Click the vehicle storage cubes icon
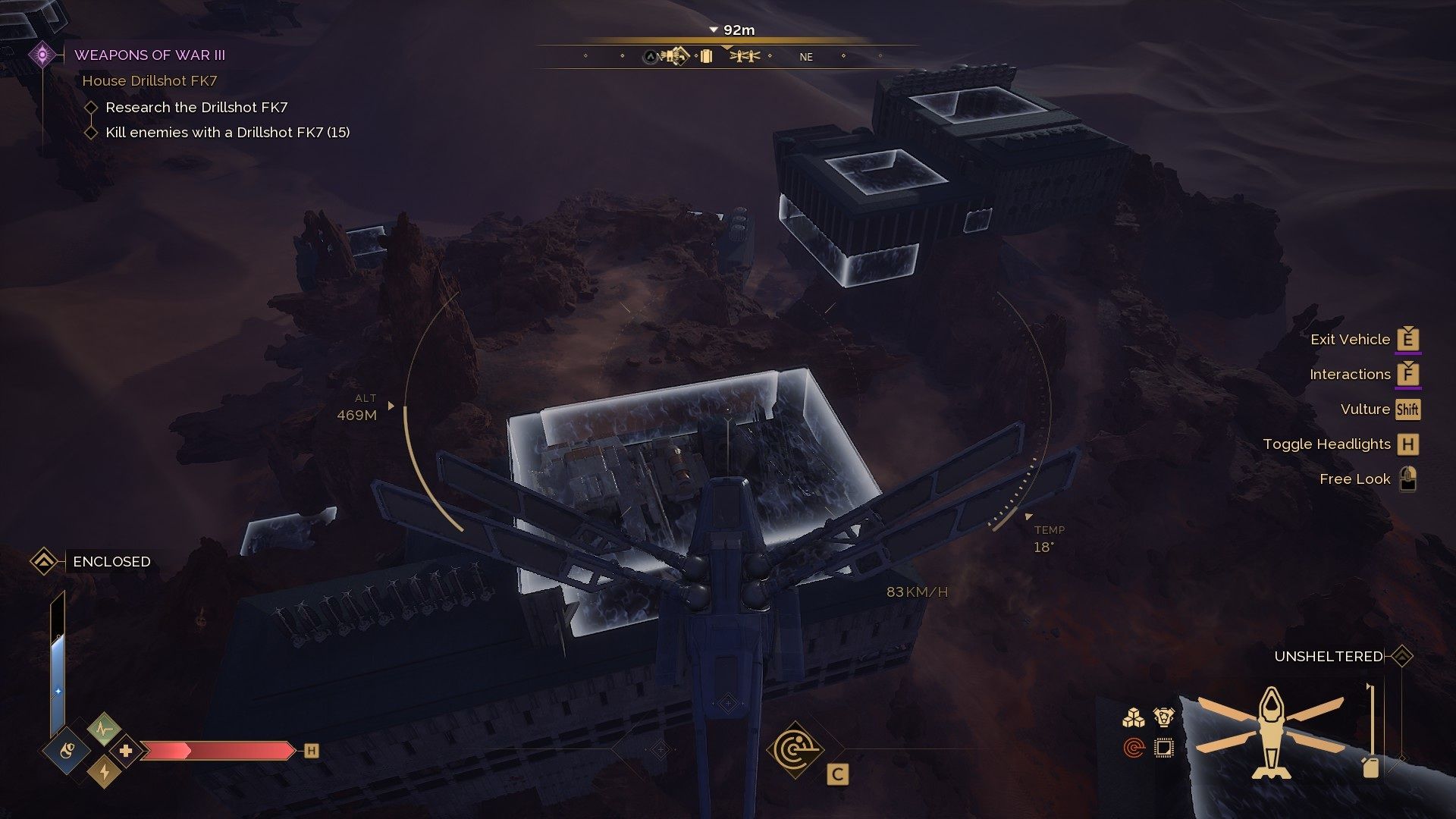 point(1134,717)
